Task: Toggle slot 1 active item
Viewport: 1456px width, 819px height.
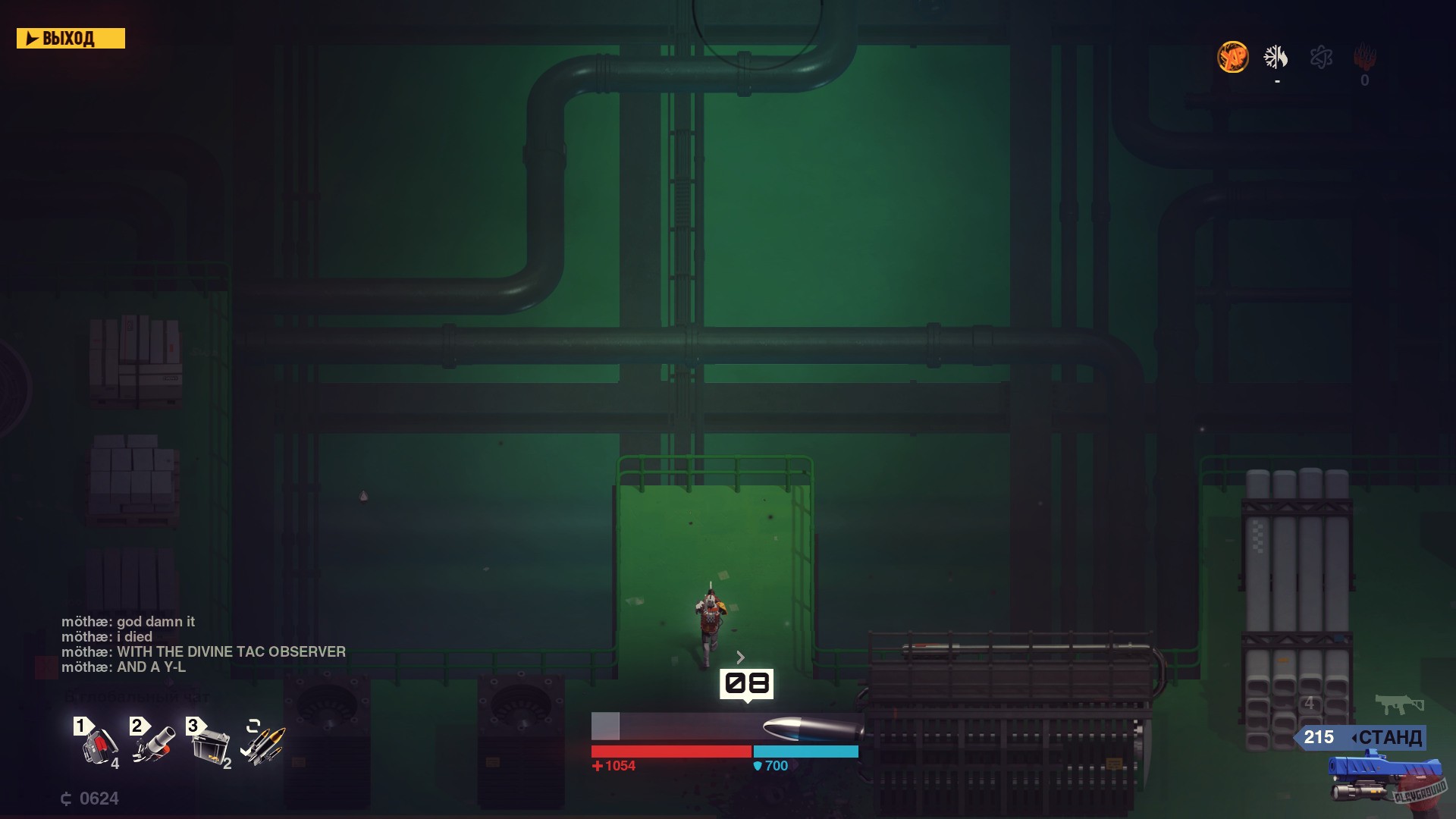Action: tap(81, 727)
